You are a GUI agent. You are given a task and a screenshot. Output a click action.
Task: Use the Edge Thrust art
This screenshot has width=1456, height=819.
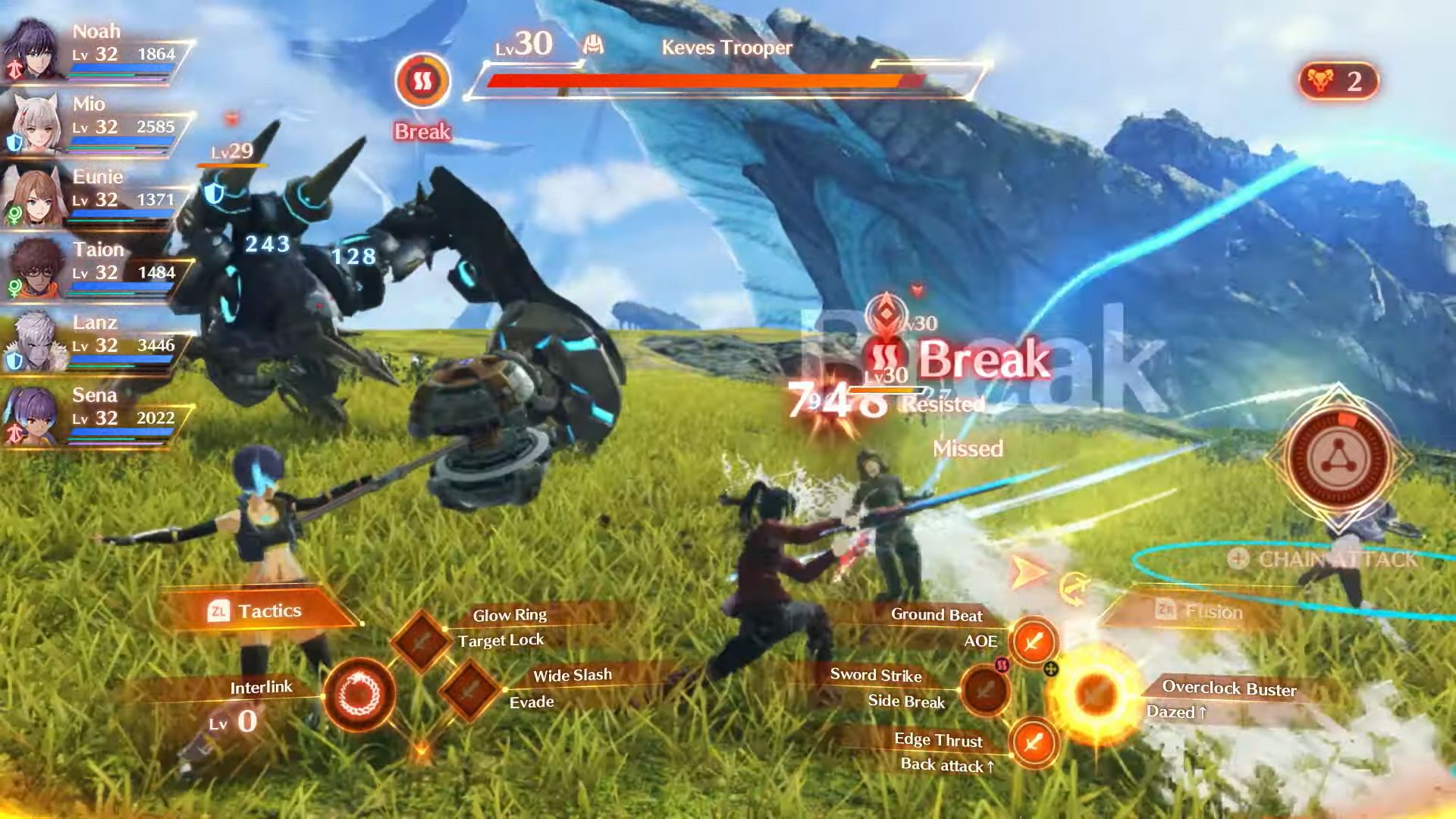click(1033, 742)
